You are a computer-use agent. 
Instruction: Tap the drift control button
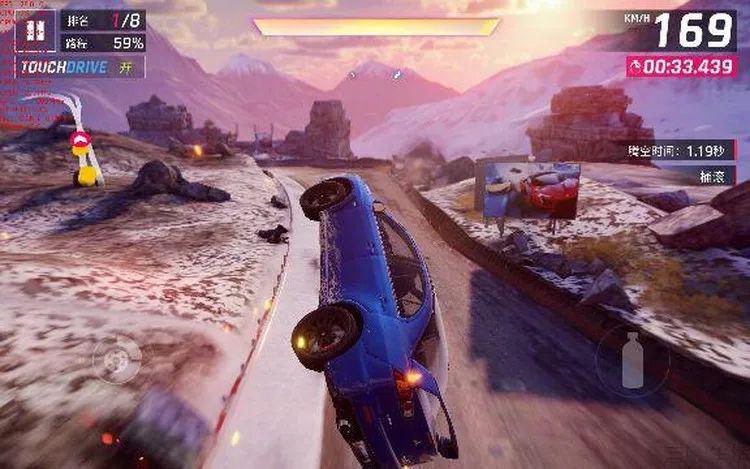click(x=117, y=360)
